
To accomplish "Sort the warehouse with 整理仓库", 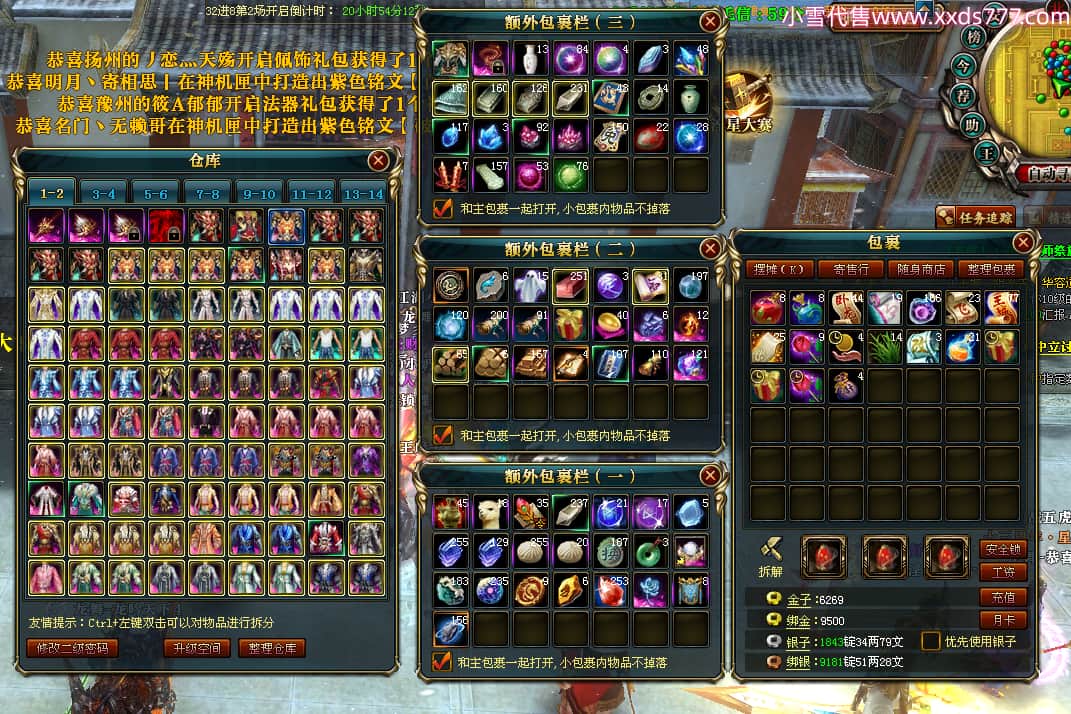I will (272, 648).
